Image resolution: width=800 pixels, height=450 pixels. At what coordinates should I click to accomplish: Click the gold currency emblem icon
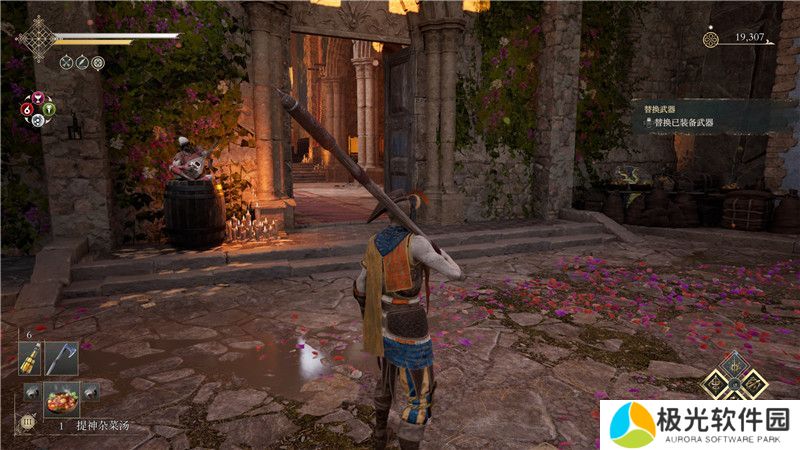pyautogui.click(x=711, y=39)
